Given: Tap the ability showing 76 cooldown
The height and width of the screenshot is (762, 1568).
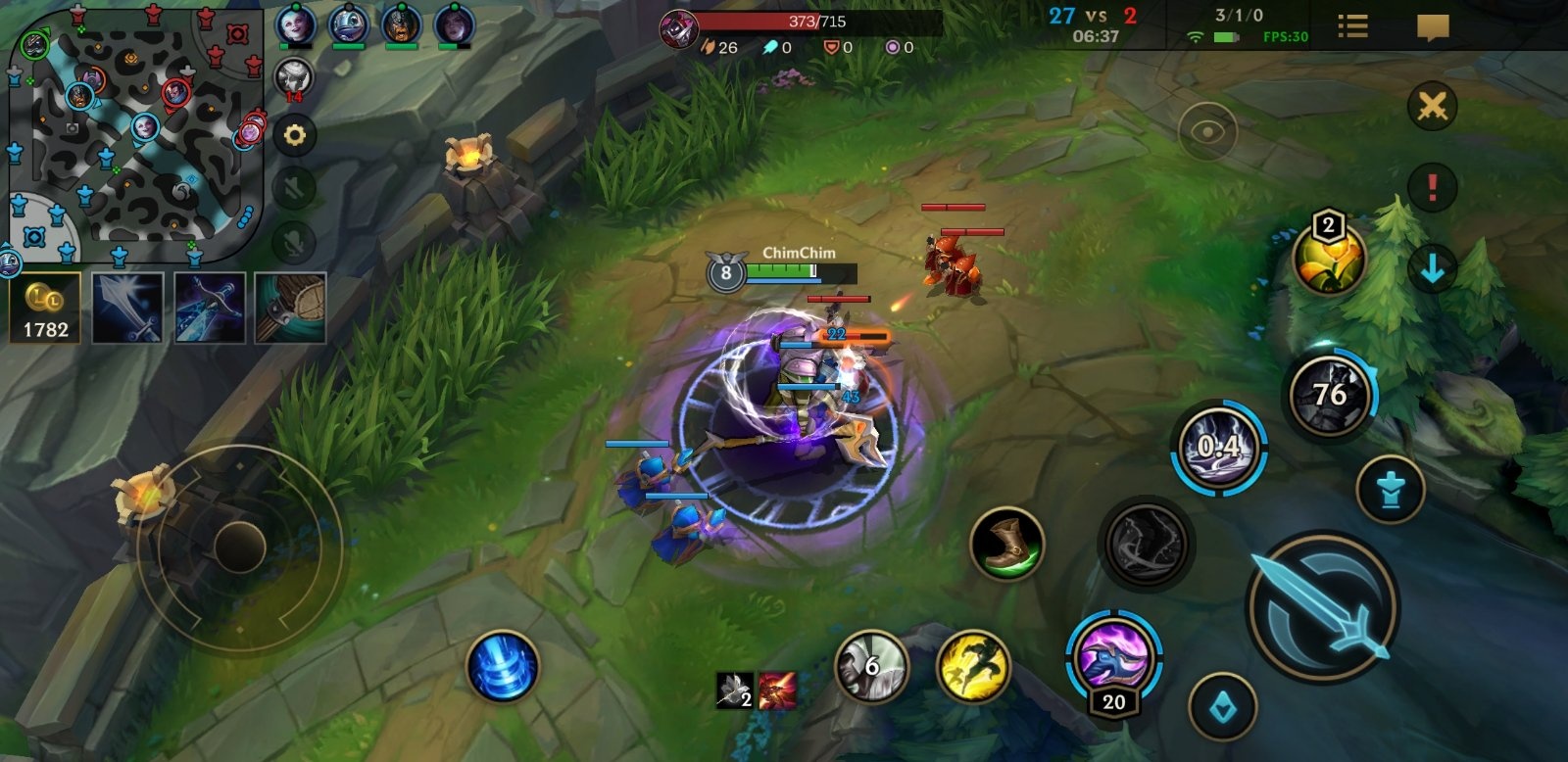Looking at the screenshot, I should click(1330, 395).
